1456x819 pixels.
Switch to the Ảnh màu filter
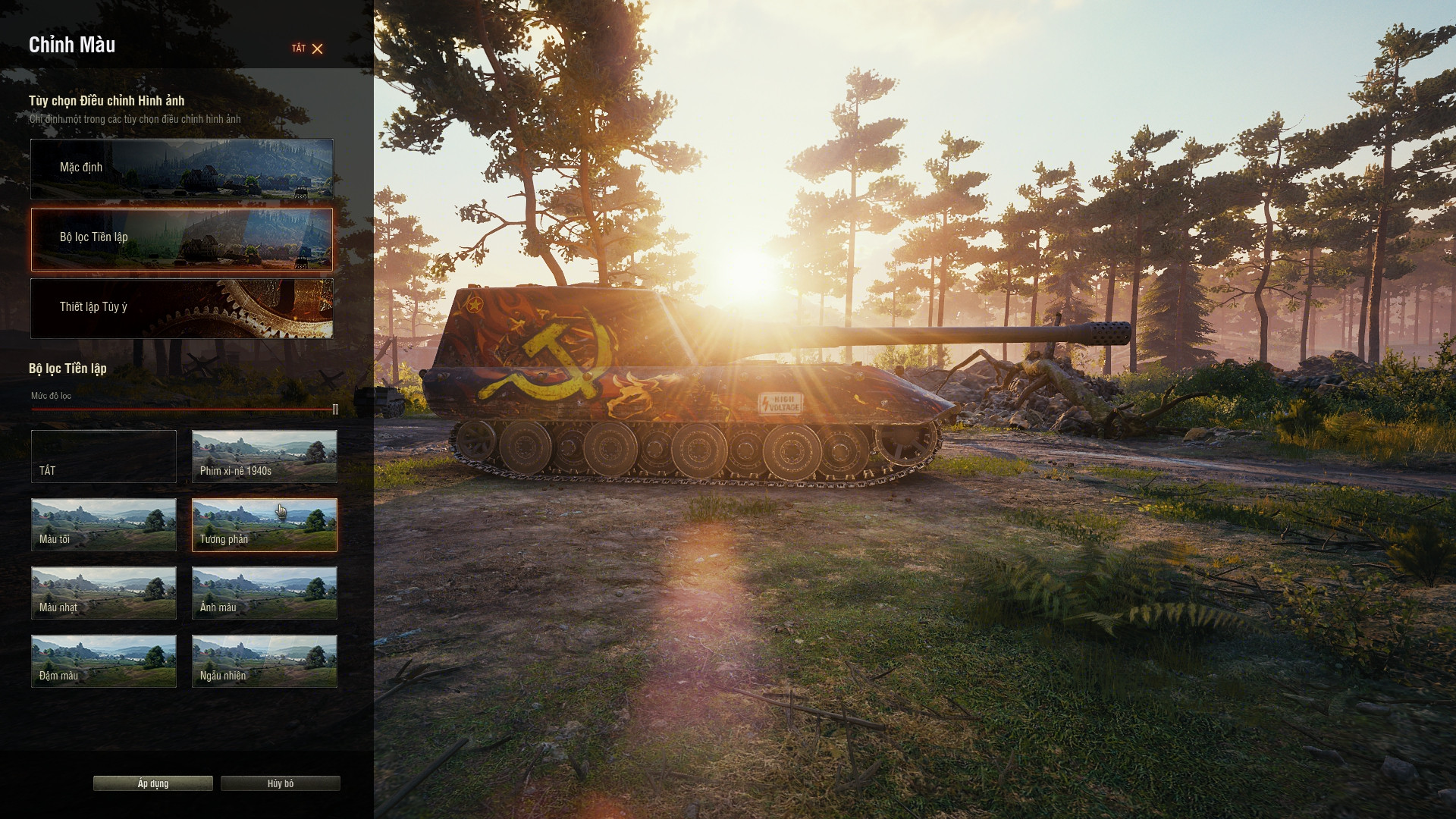click(x=264, y=592)
